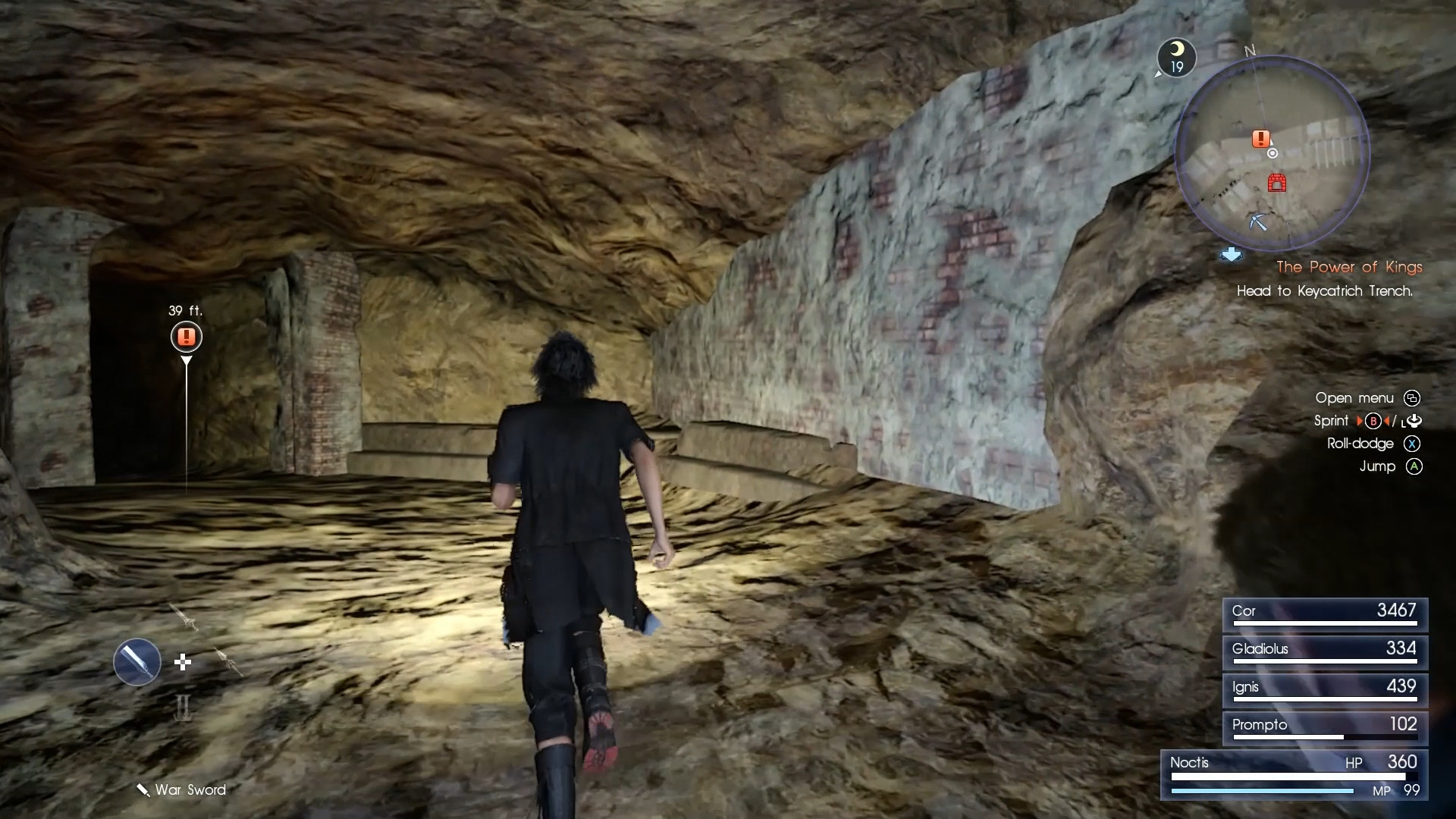The height and width of the screenshot is (819, 1456).
Task: Click the moon time-of-day indicator
Action: [1176, 57]
